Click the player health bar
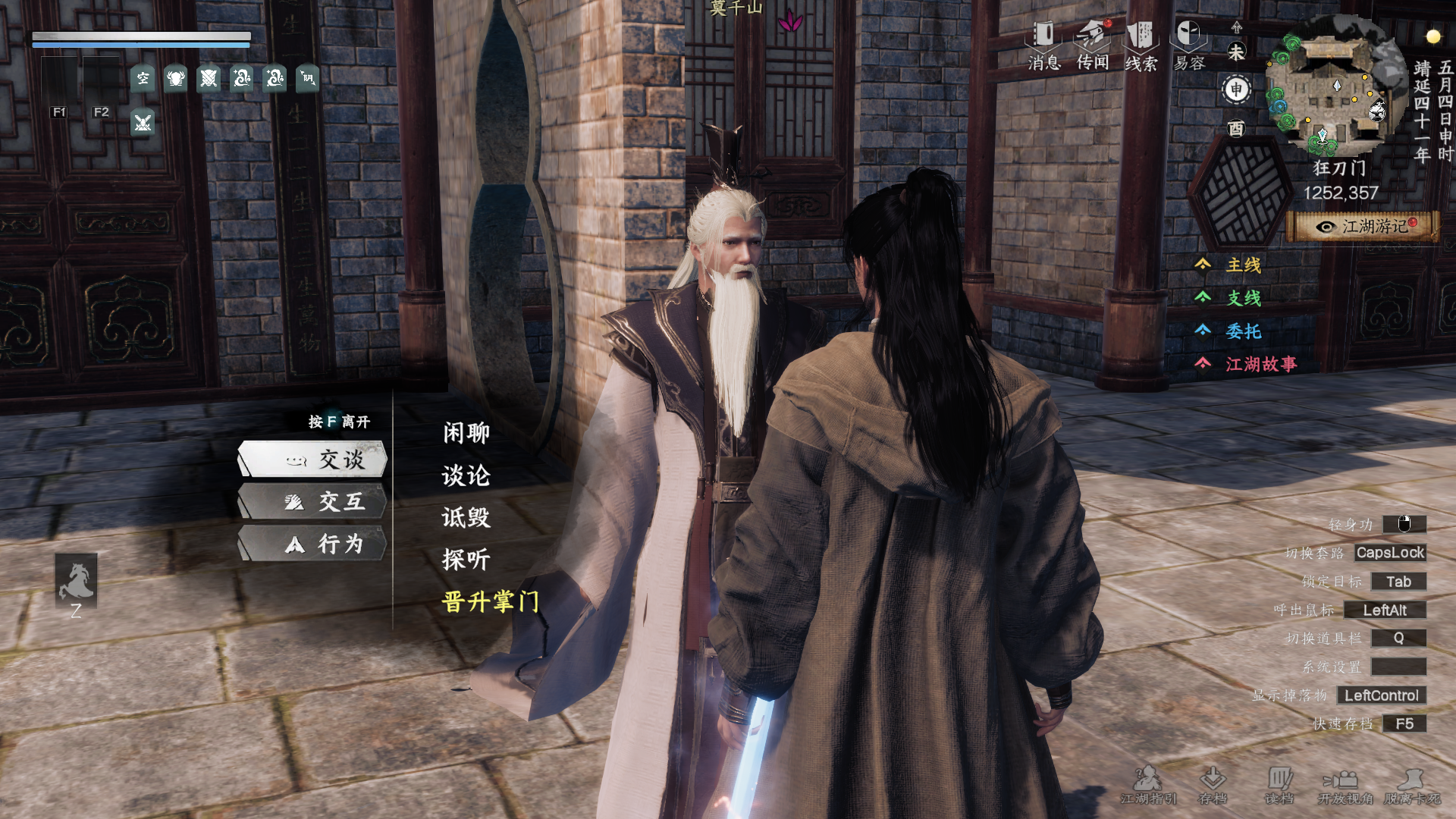Viewport: 1456px width, 819px height. [x=140, y=36]
